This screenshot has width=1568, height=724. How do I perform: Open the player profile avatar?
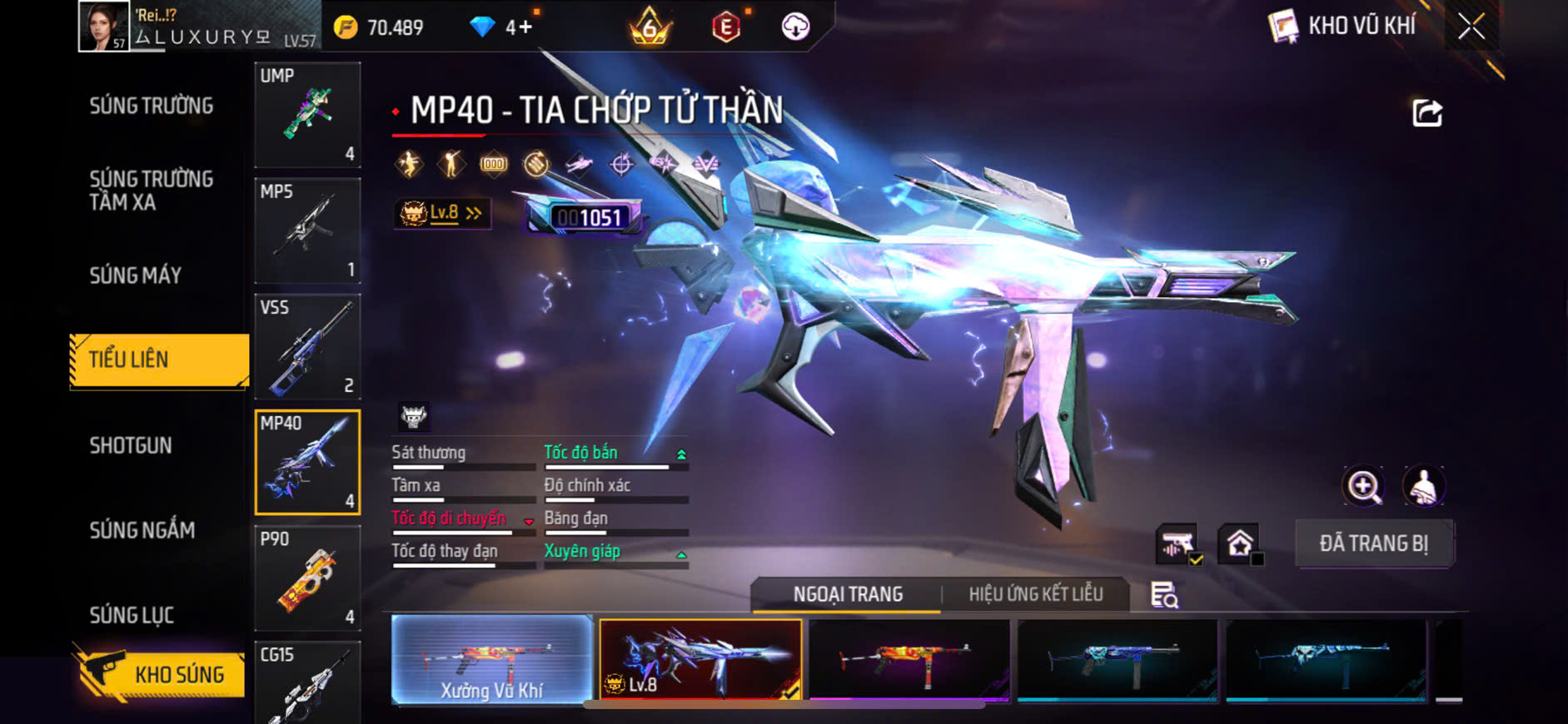coord(104,27)
